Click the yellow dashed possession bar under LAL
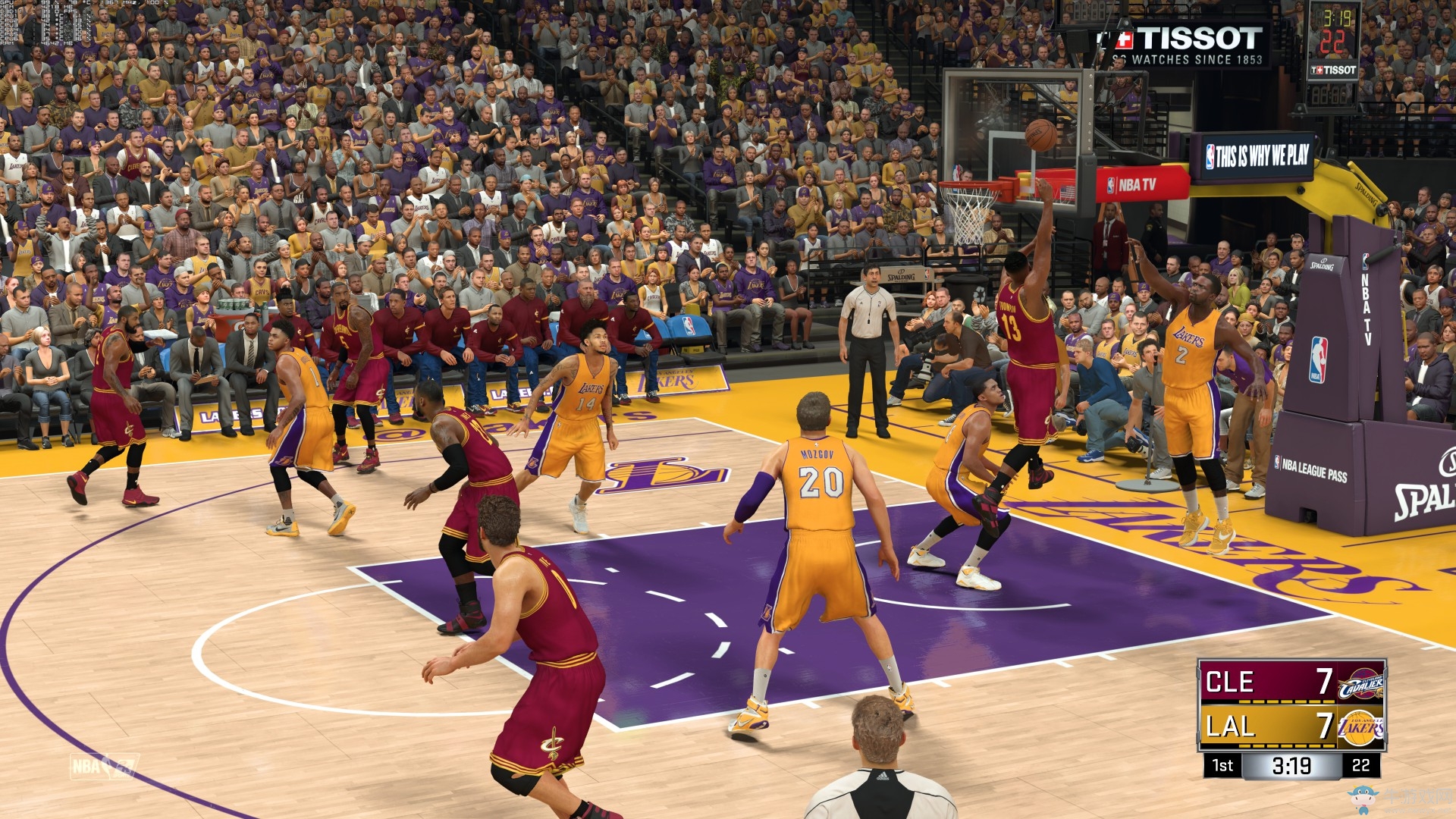1456x819 pixels. [x=1286, y=745]
